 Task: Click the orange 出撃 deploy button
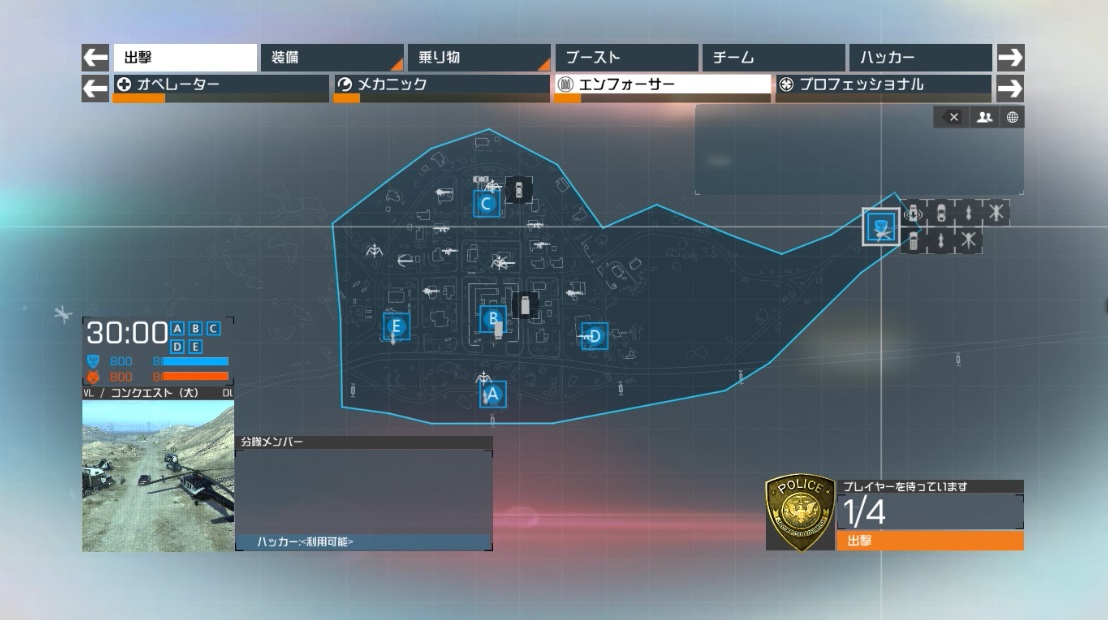(929, 541)
